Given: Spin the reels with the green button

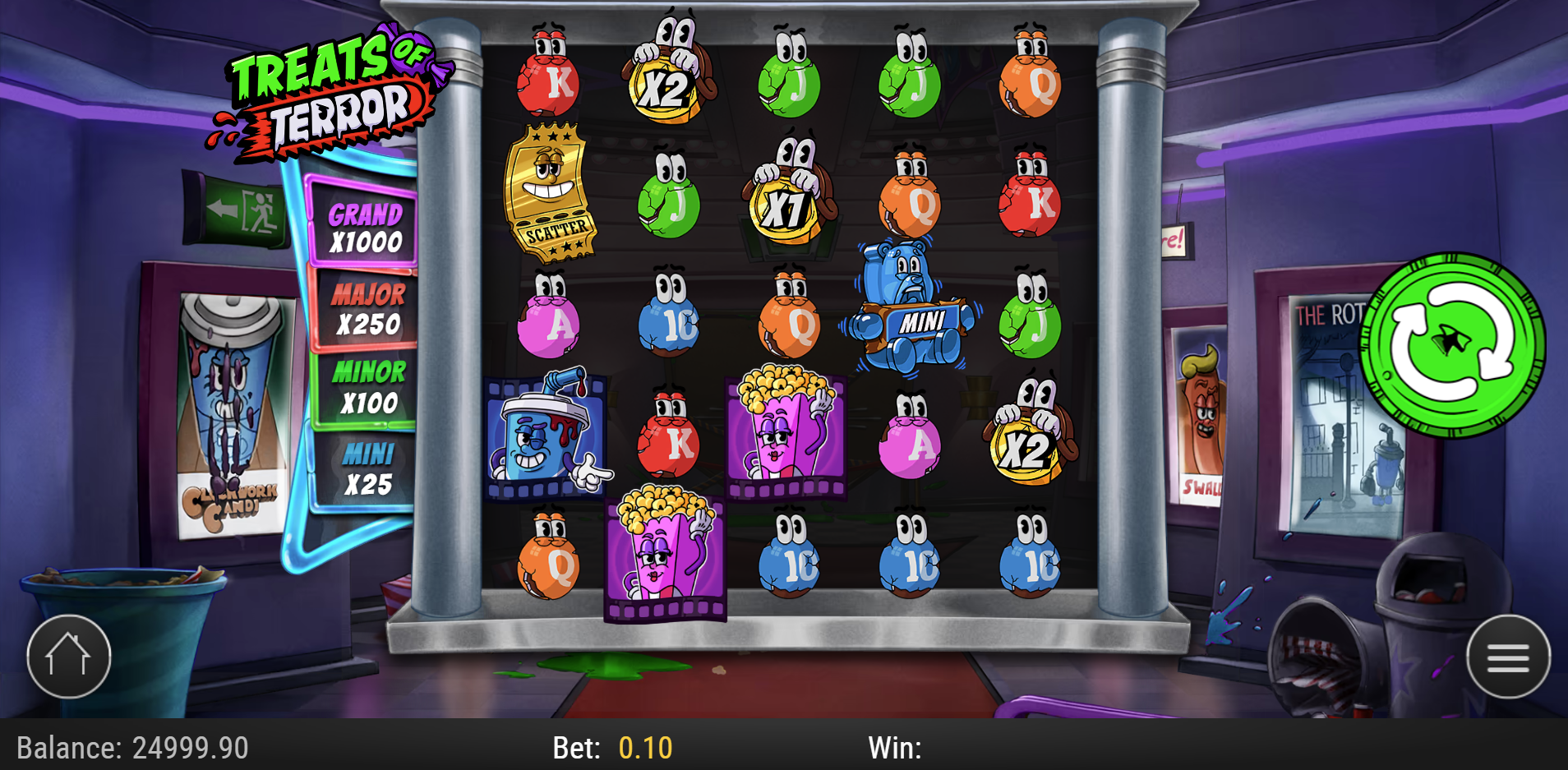Looking at the screenshot, I should pyautogui.click(x=1452, y=344).
